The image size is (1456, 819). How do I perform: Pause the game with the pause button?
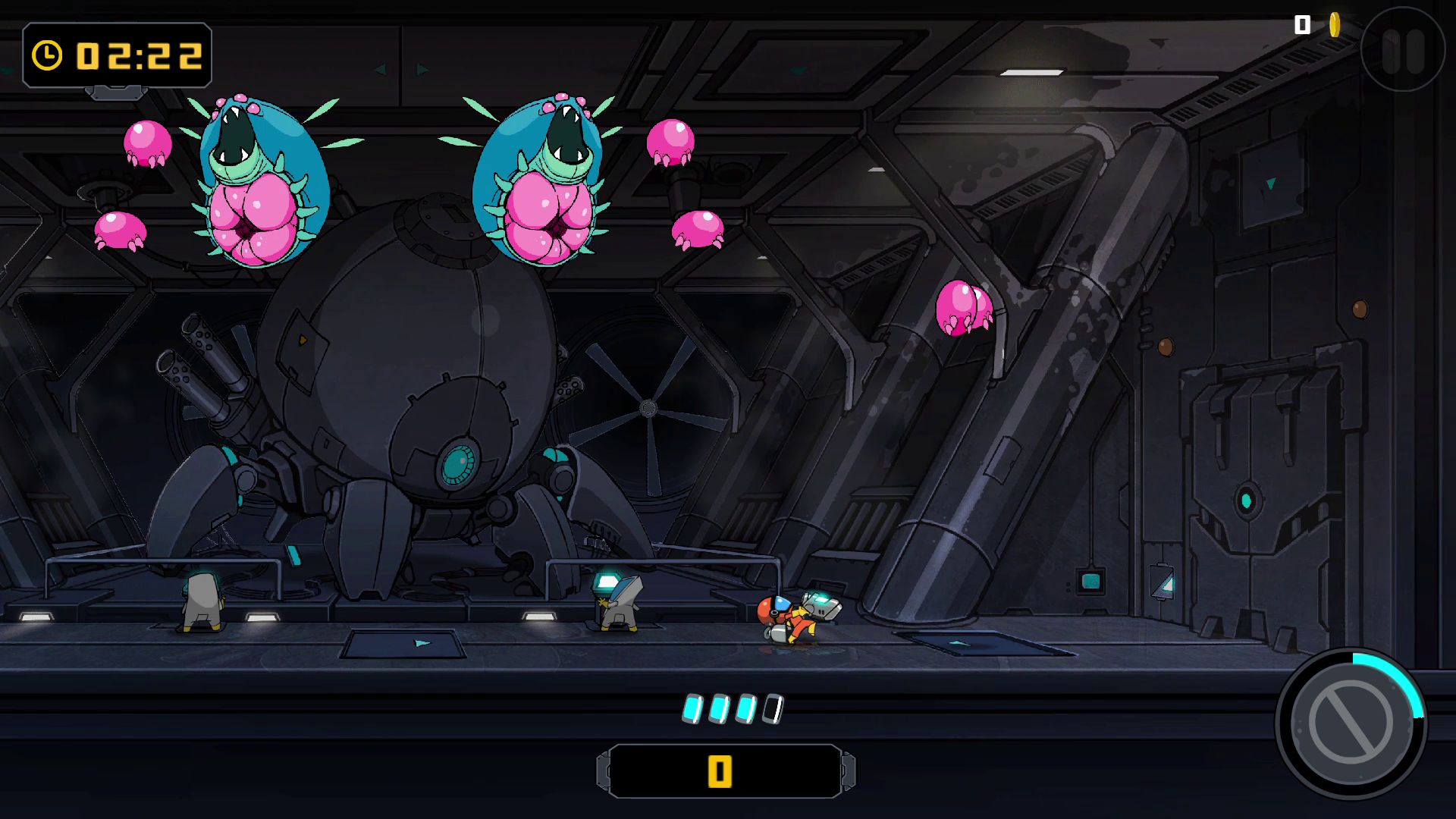click(1402, 50)
